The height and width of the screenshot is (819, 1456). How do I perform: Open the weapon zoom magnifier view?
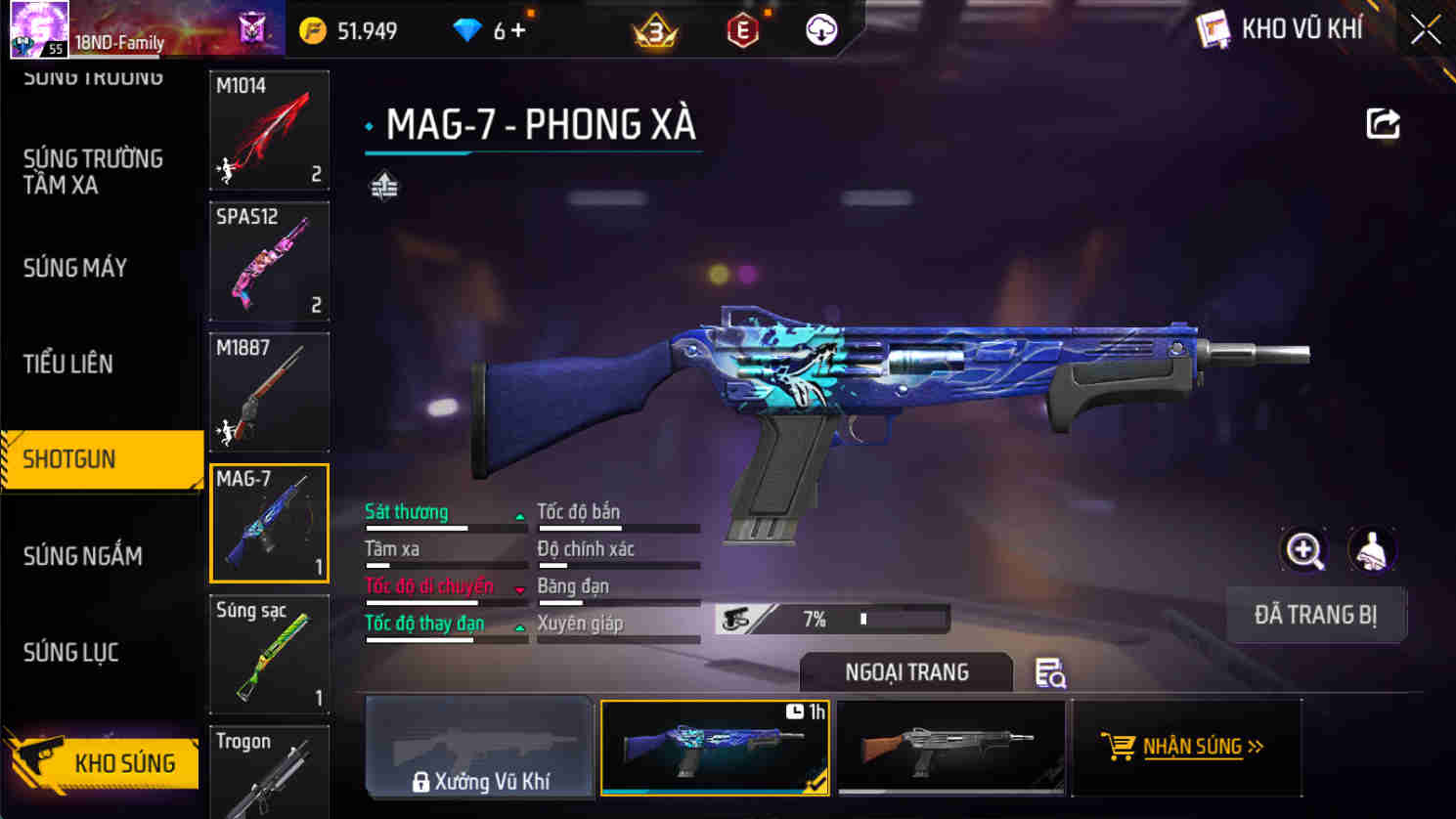tap(1304, 550)
